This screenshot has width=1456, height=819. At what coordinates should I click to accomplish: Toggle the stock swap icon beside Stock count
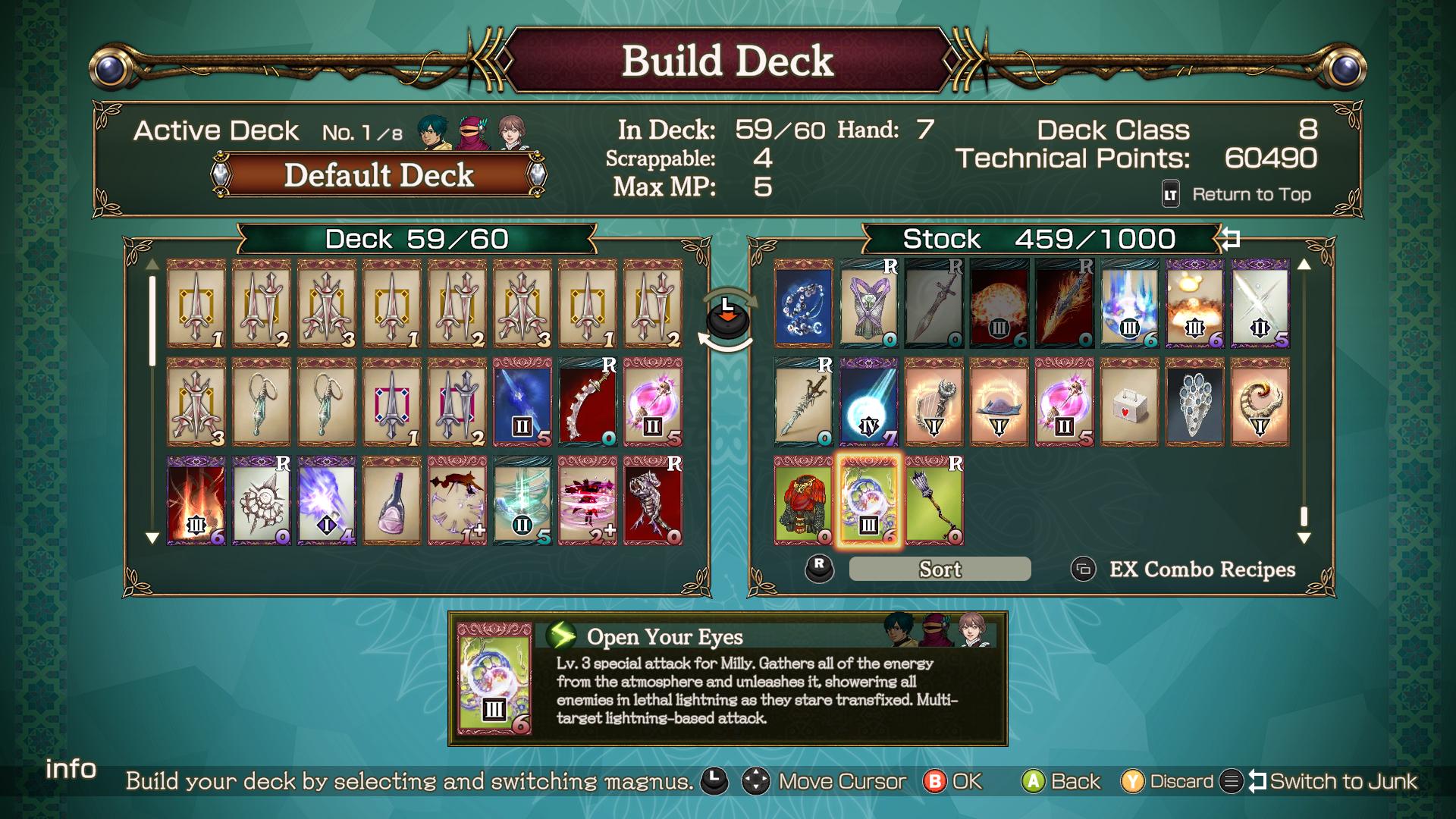point(1230,240)
